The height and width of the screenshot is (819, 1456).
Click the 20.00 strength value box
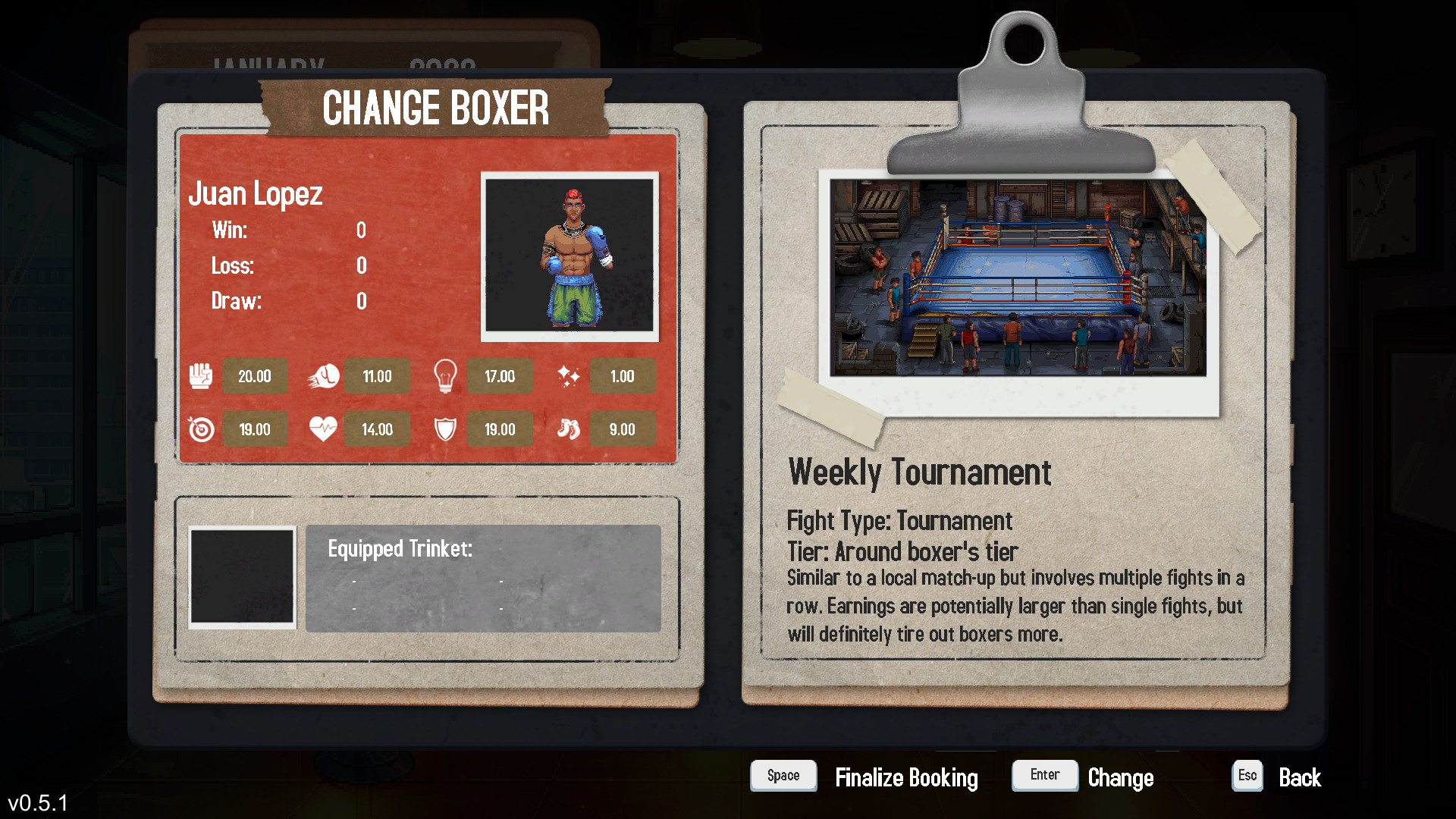[255, 375]
